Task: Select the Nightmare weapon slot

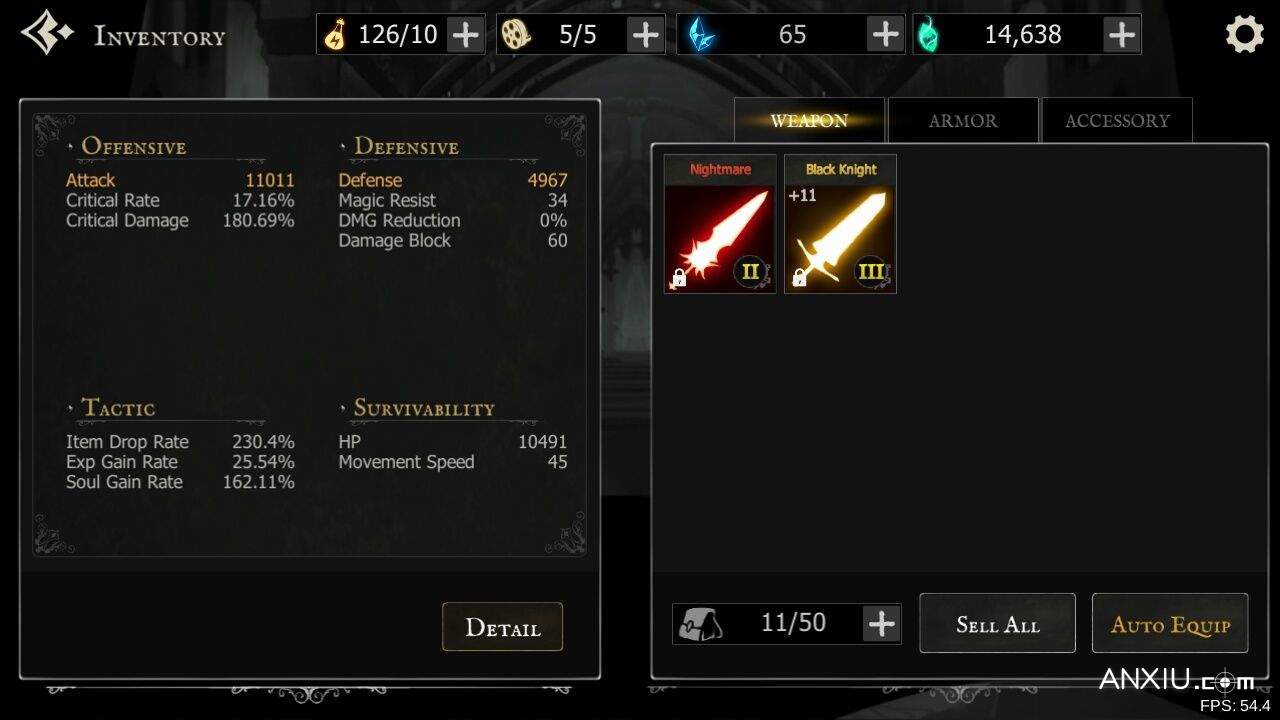Action: 720,225
